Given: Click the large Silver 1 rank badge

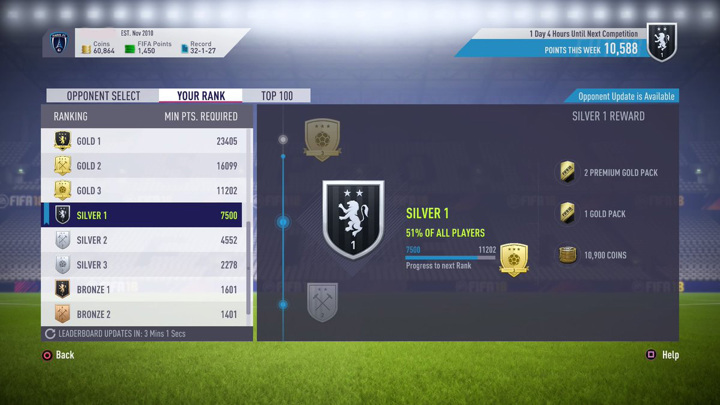Looking at the screenshot, I should pyautogui.click(x=353, y=220).
